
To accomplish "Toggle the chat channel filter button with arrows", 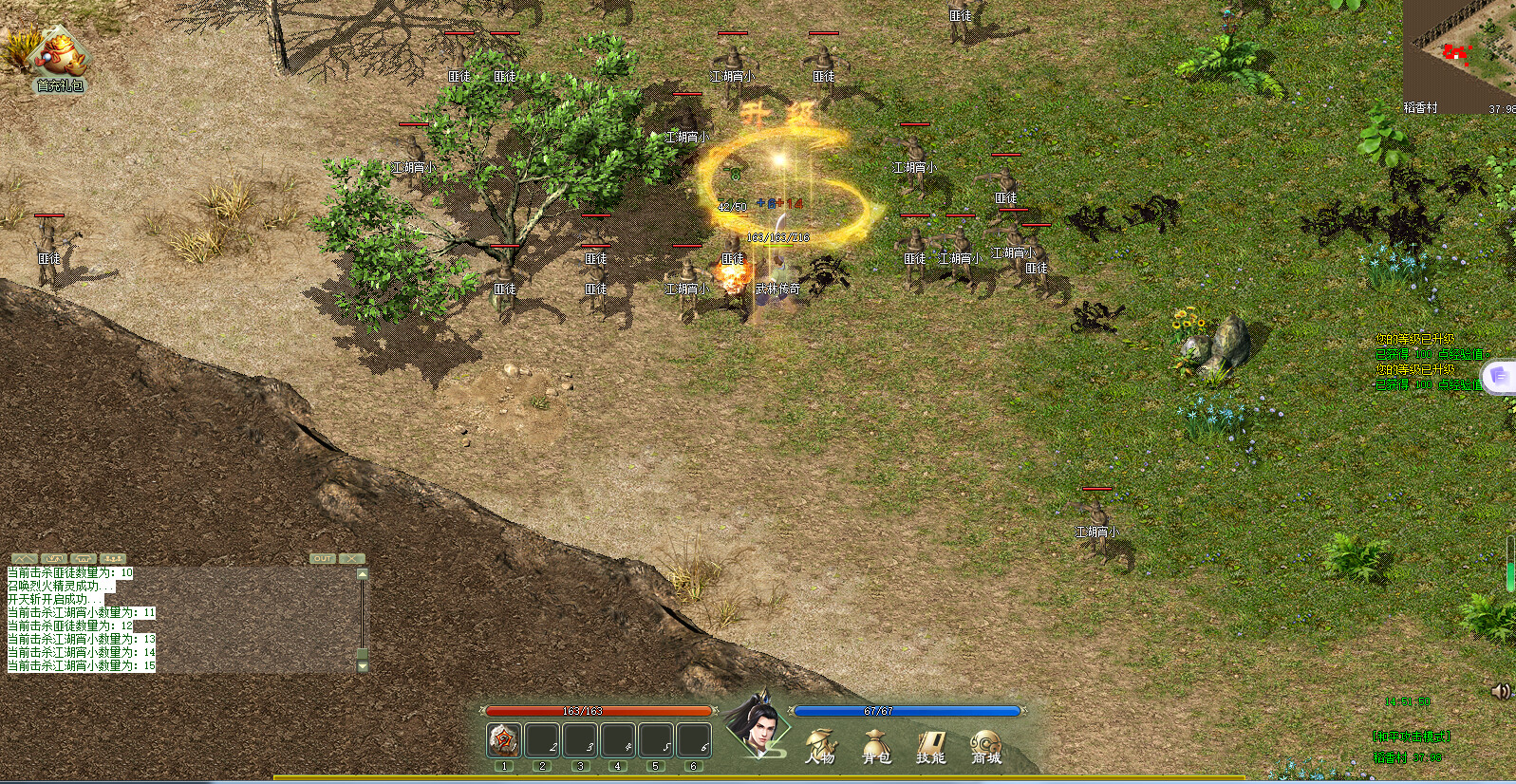I will [54, 558].
